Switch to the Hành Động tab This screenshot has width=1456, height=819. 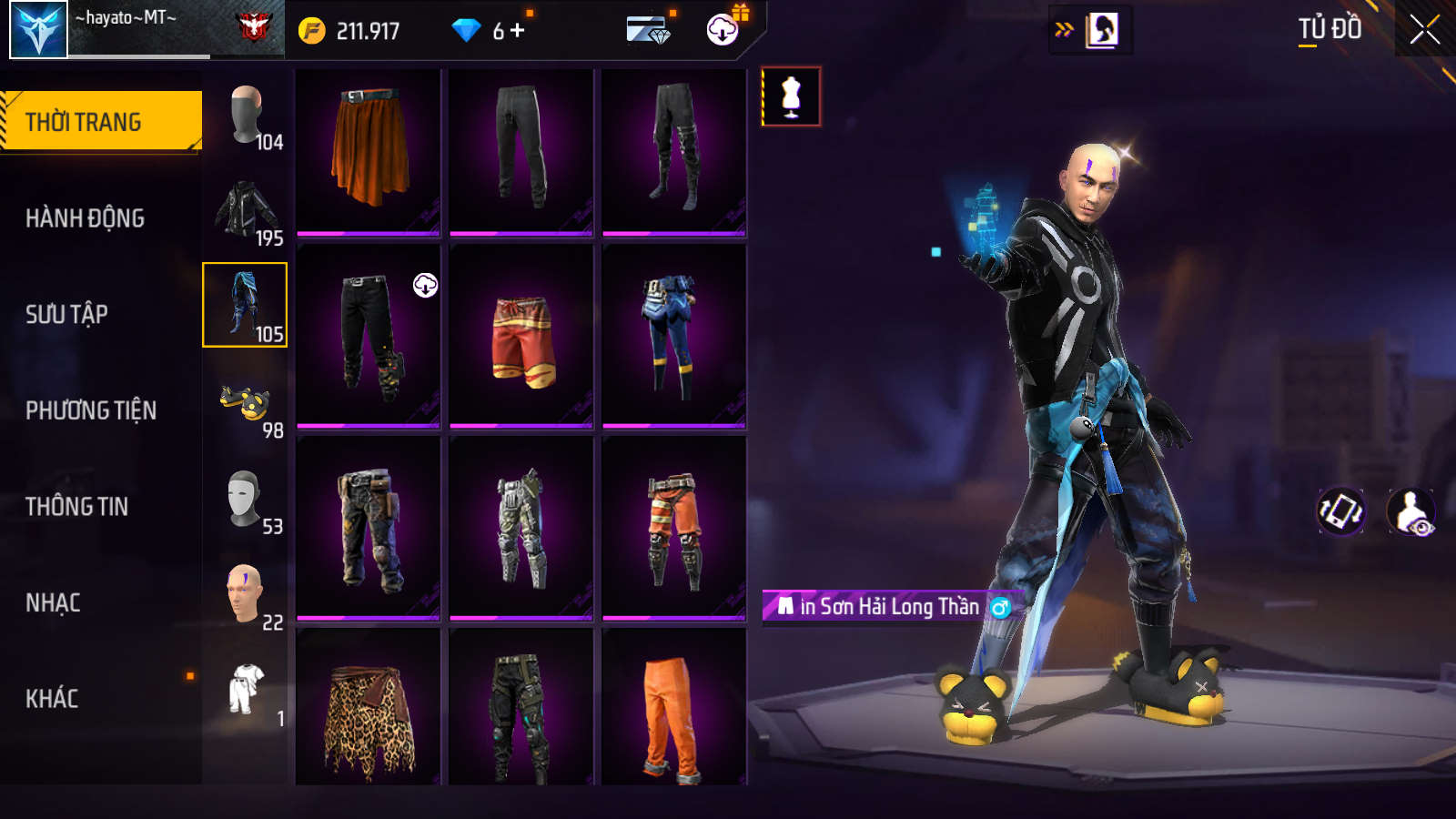tap(85, 218)
